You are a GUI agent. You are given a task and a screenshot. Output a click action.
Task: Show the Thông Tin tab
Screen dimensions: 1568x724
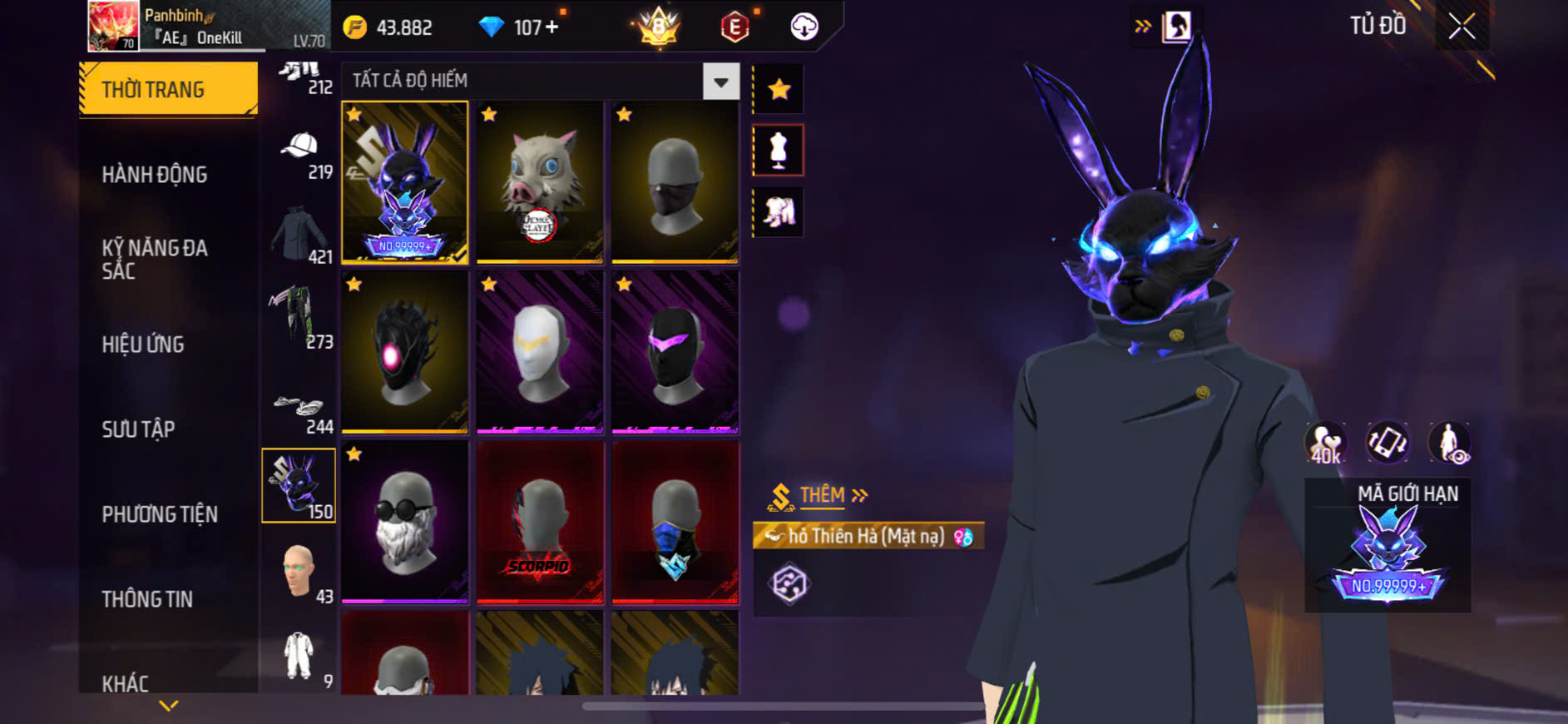coord(147,599)
